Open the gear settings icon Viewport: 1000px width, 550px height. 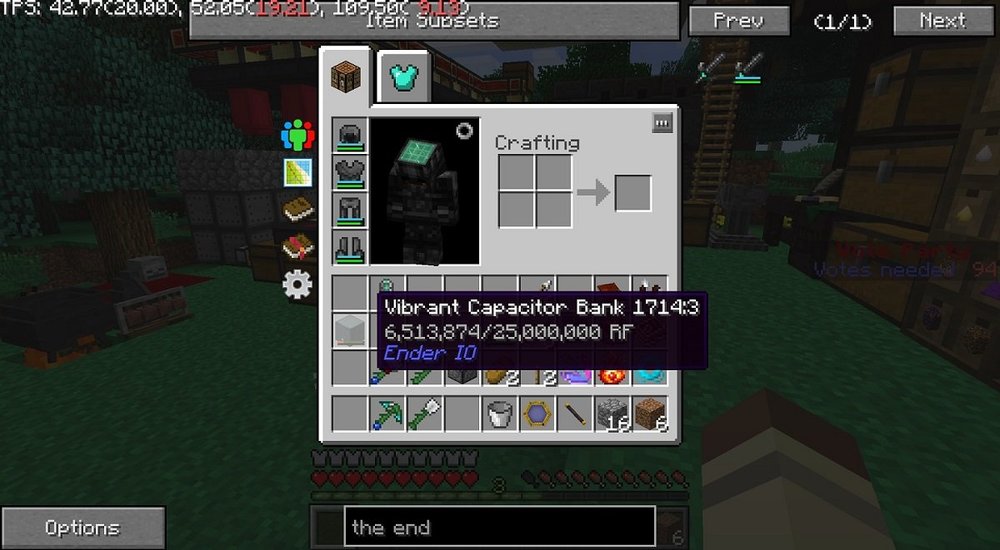click(x=298, y=286)
